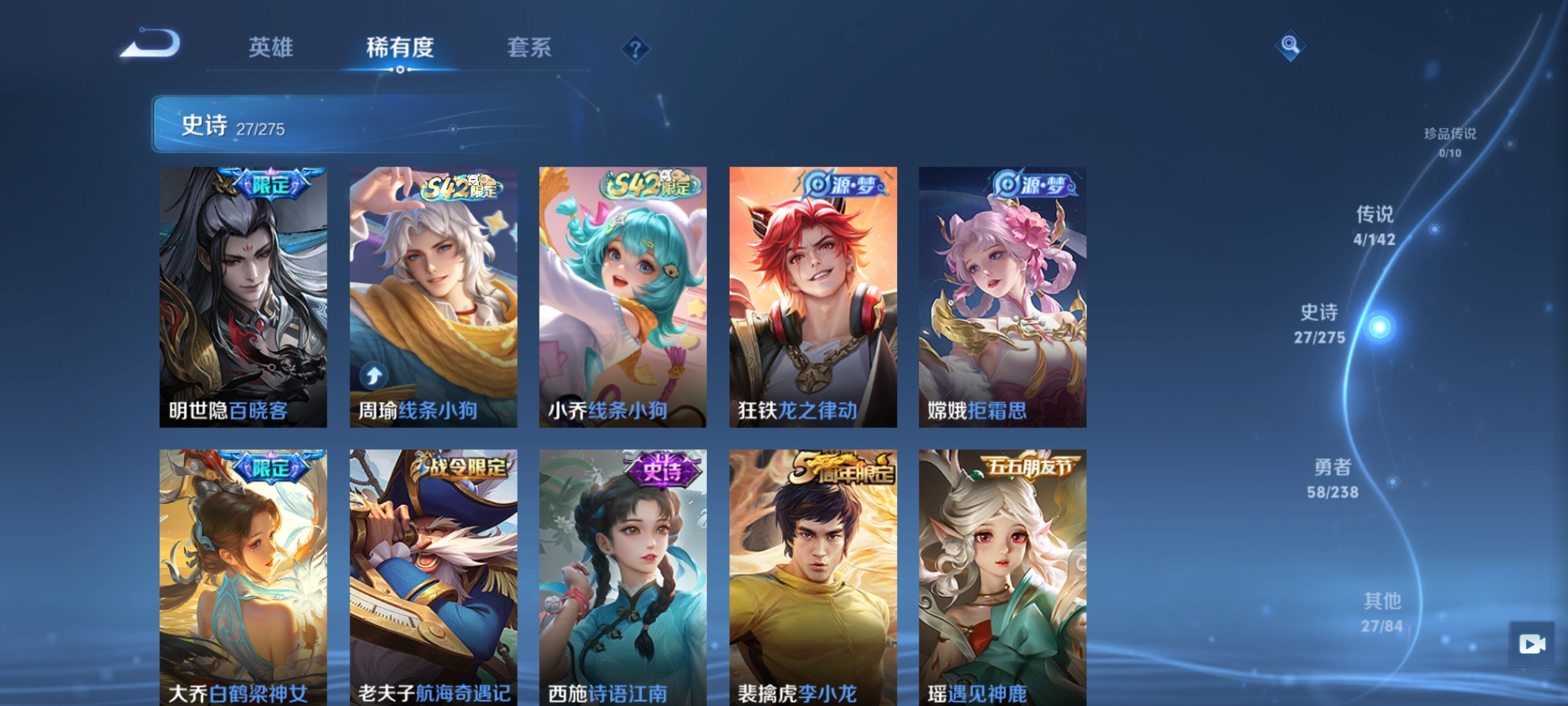Switch to the 套系 tab

pyautogui.click(x=529, y=47)
